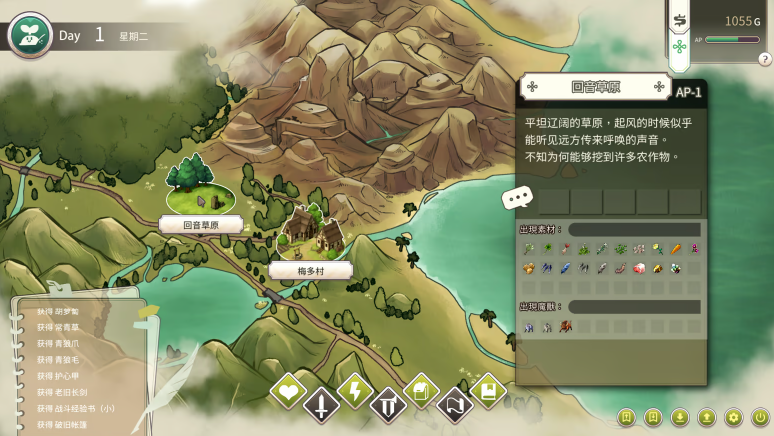
Task: Open the gear settings button
Action: click(733, 416)
